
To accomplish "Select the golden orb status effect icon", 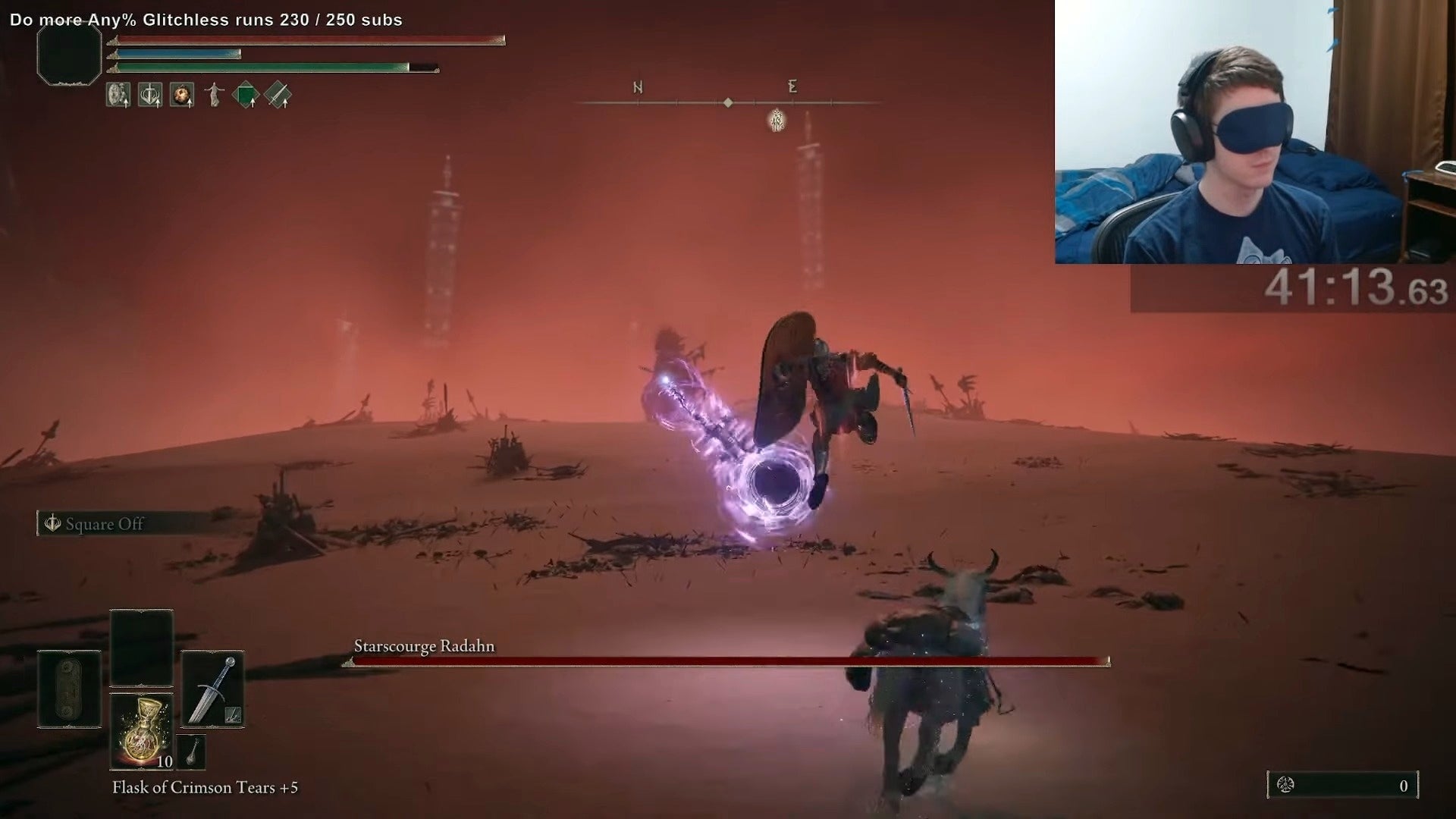I will (182, 95).
